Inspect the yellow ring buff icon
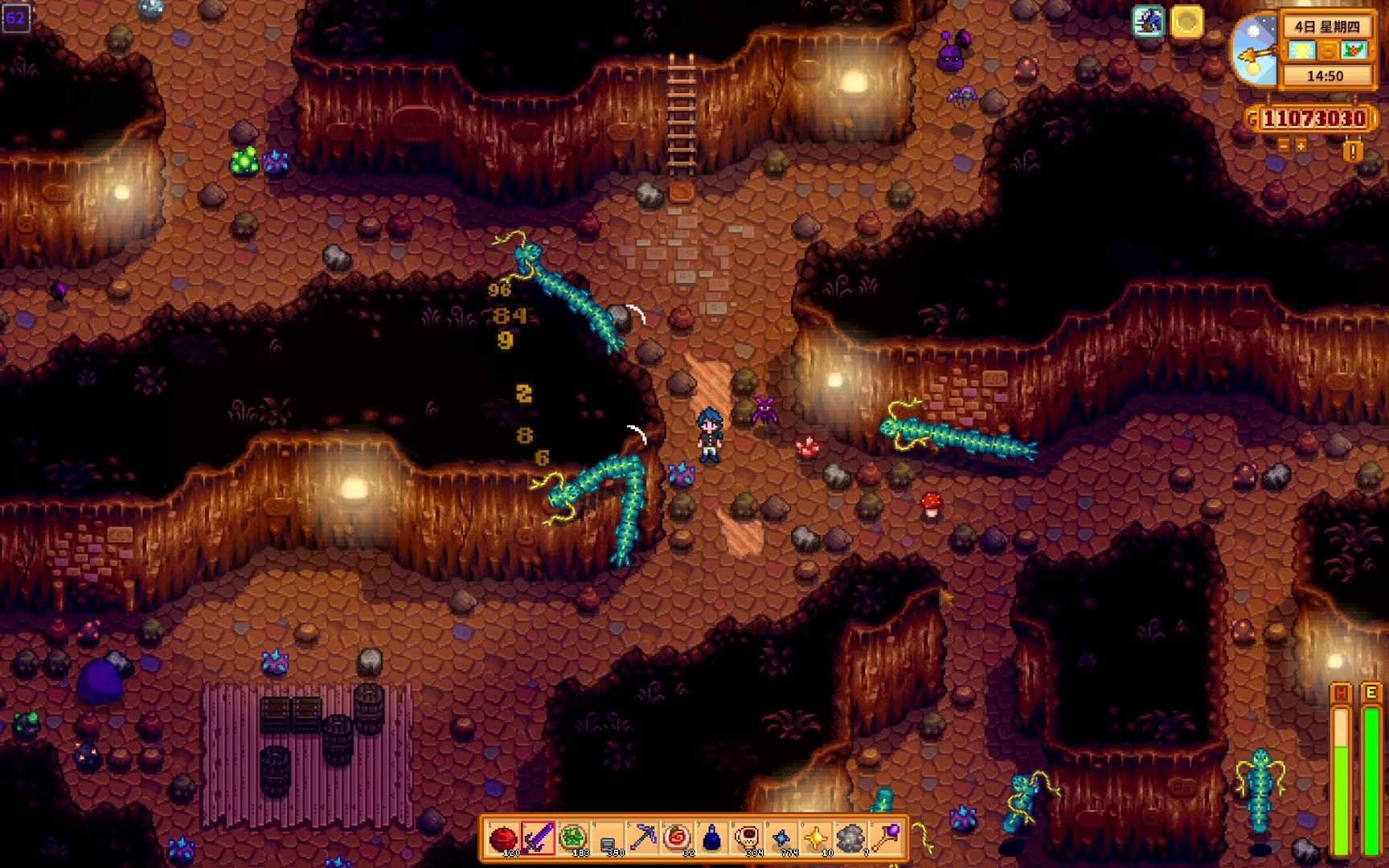1389x868 pixels. pyautogui.click(x=1186, y=22)
